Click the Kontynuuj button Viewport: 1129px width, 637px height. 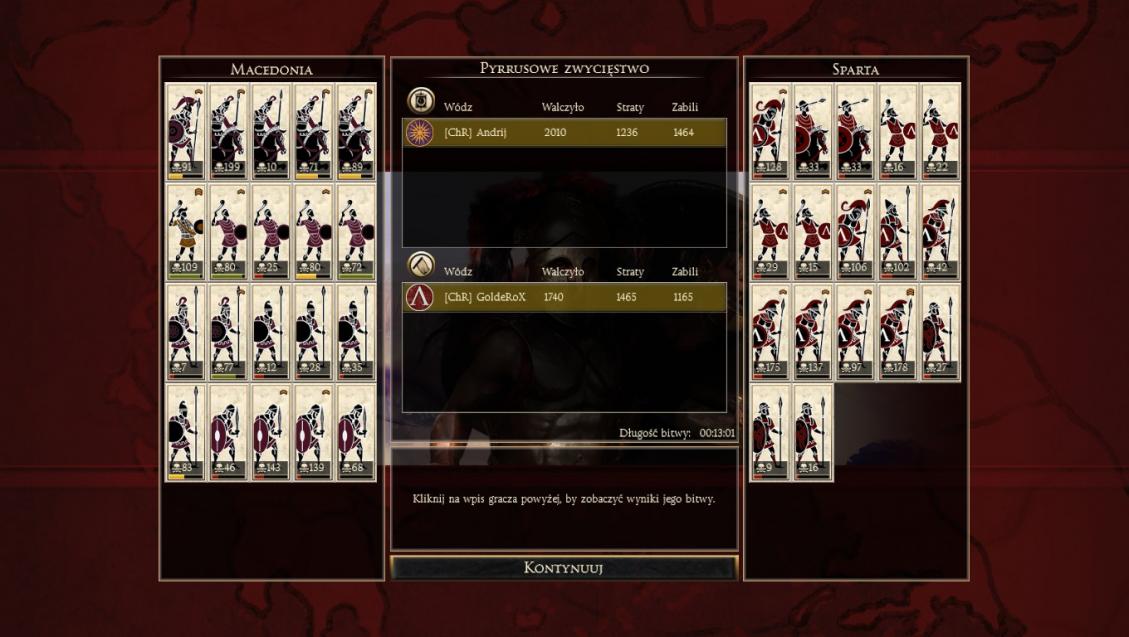(x=563, y=568)
